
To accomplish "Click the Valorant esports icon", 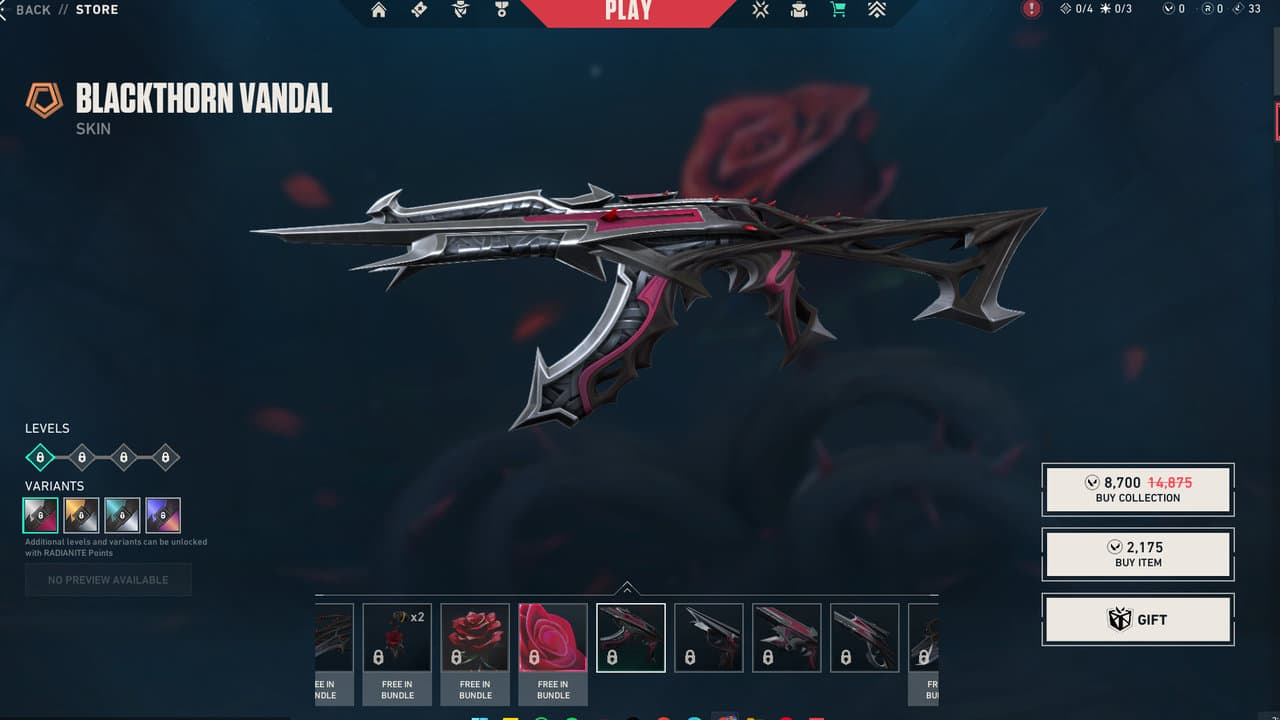I will tap(760, 10).
